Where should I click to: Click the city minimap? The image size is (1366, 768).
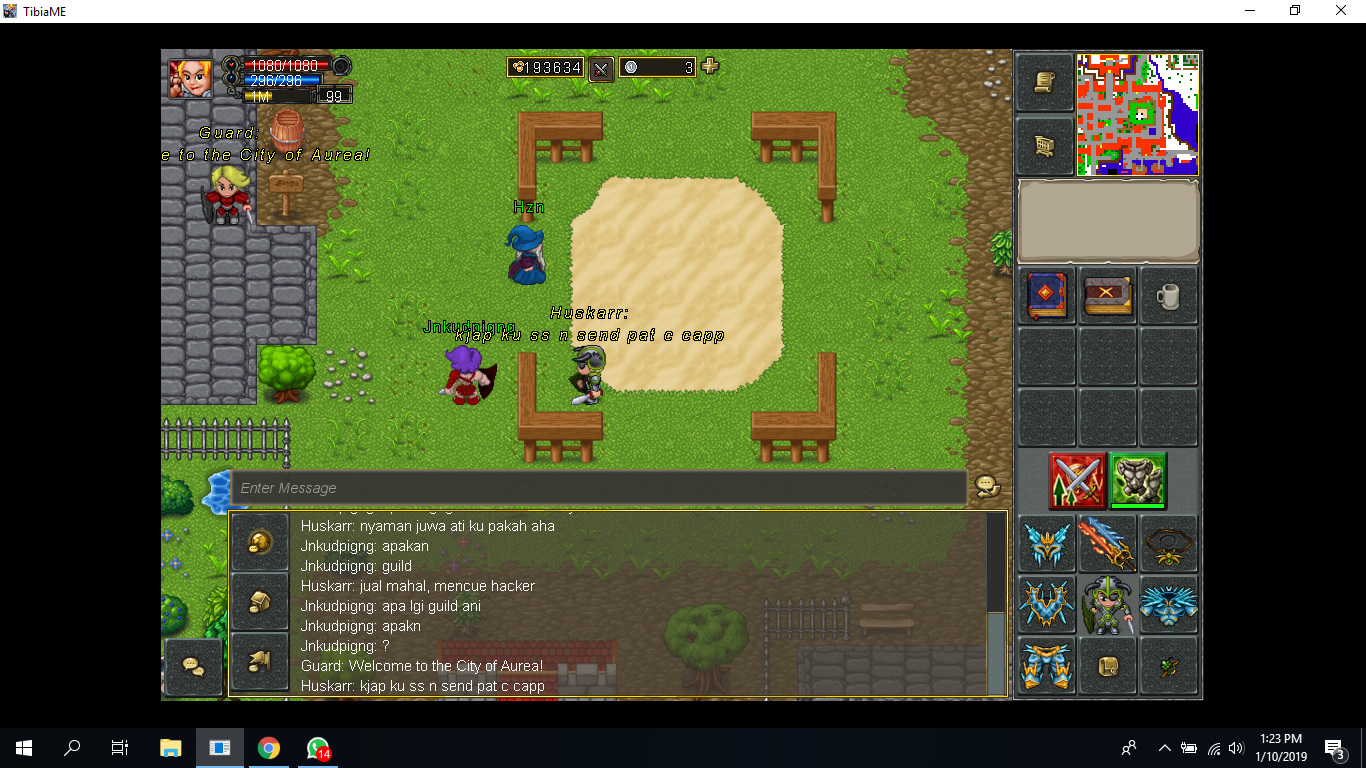point(1137,114)
